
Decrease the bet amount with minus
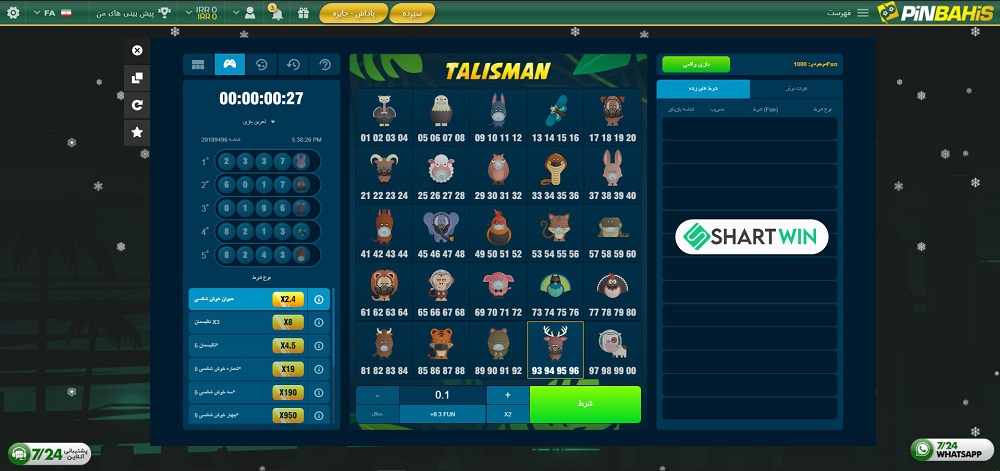point(377,395)
